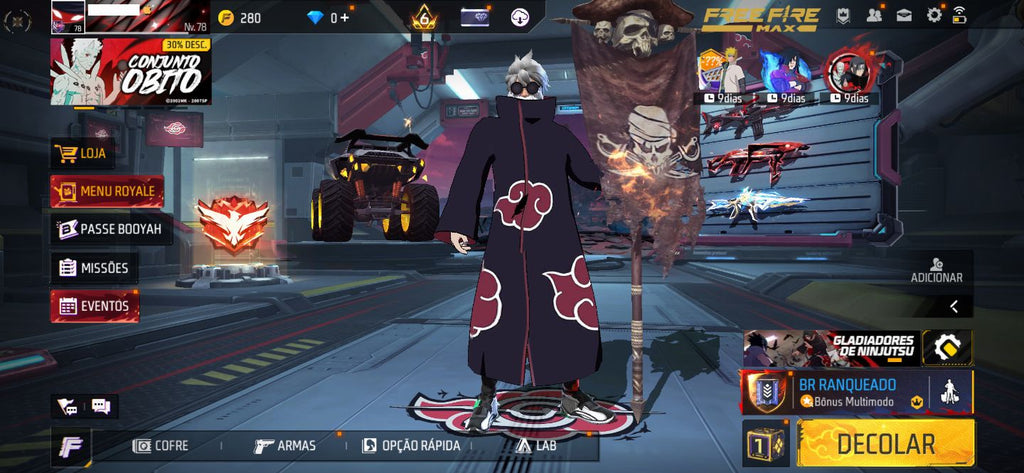1024x473 pixels.
Task: Select OPÇÃO RÁPIDA in the bottom bar
Action: (411, 445)
